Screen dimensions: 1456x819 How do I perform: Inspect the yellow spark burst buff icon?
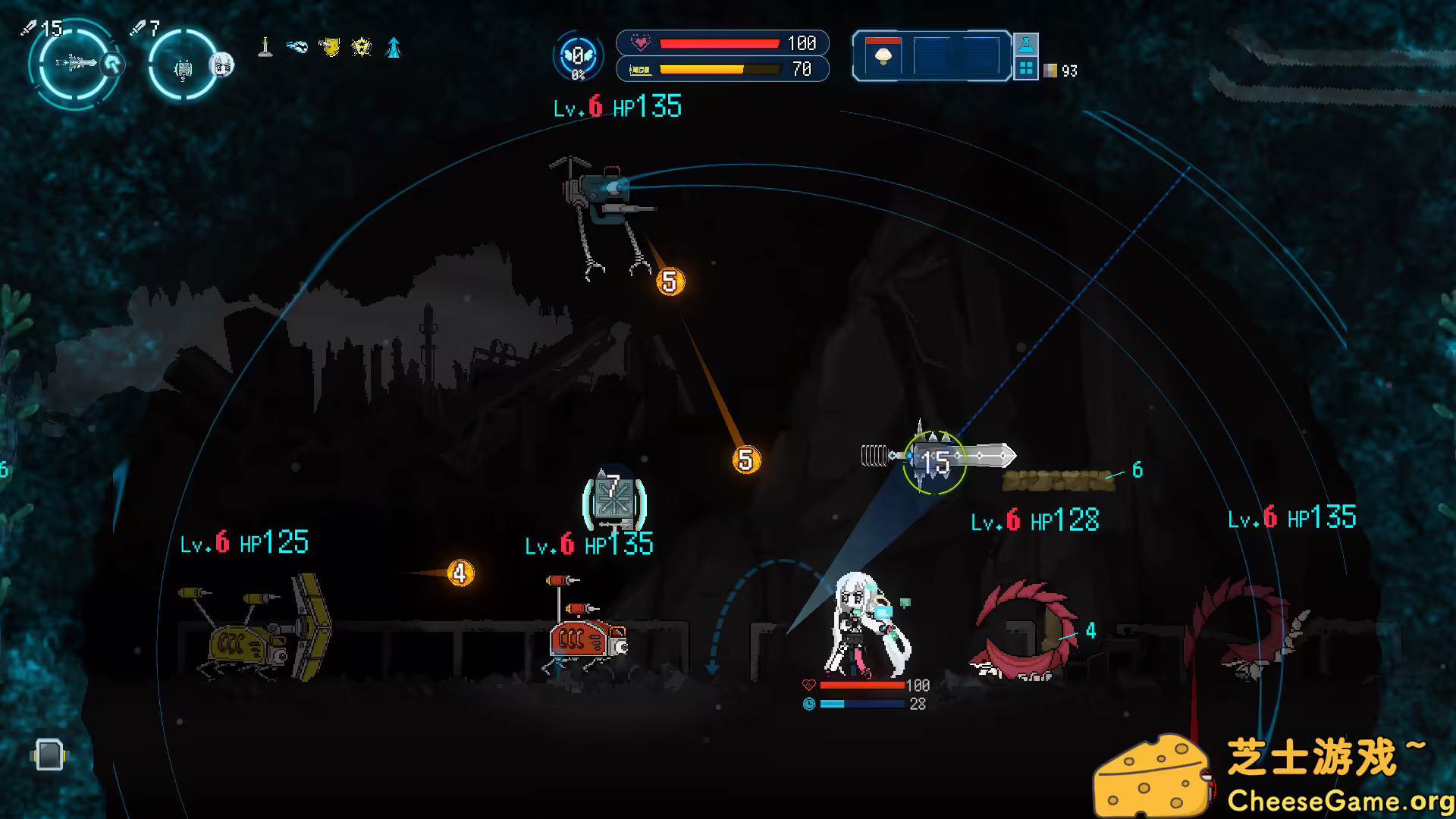pyautogui.click(x=362, y=48)
